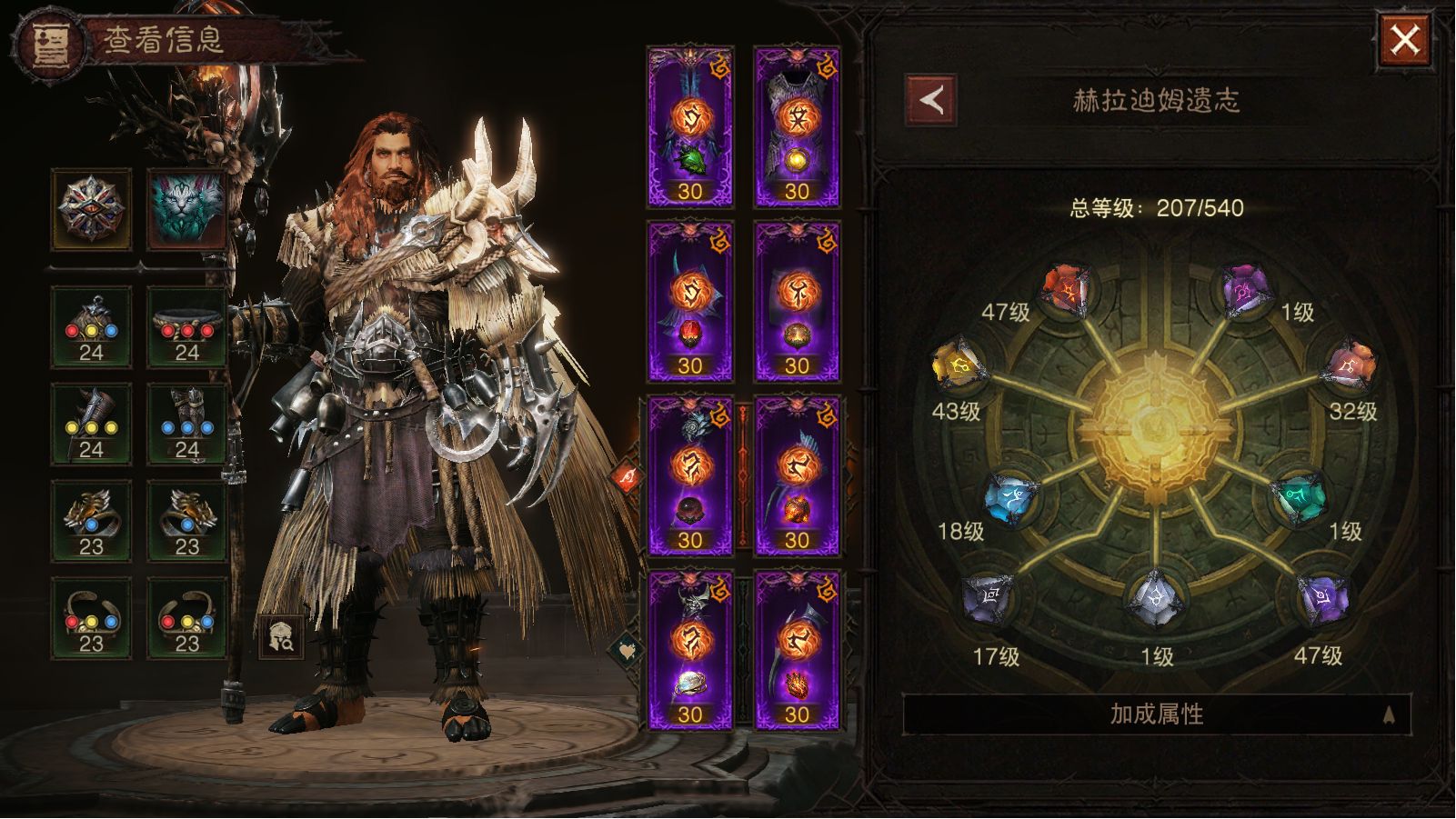
Task: Inspect the level 24 belt slot
Action: tap(186, 327)
